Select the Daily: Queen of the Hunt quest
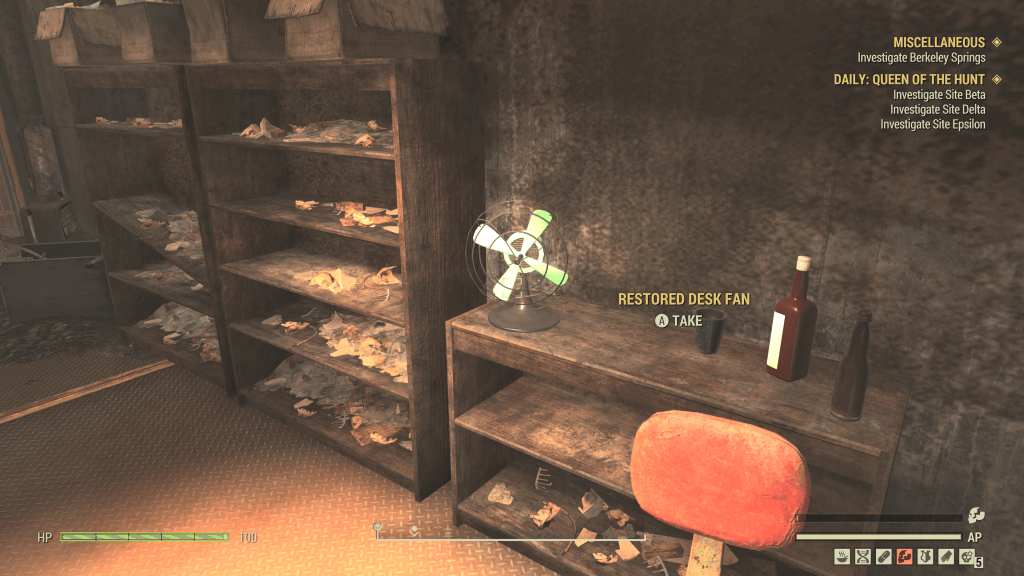This screenshot has height=576, width=1024. 909,79
